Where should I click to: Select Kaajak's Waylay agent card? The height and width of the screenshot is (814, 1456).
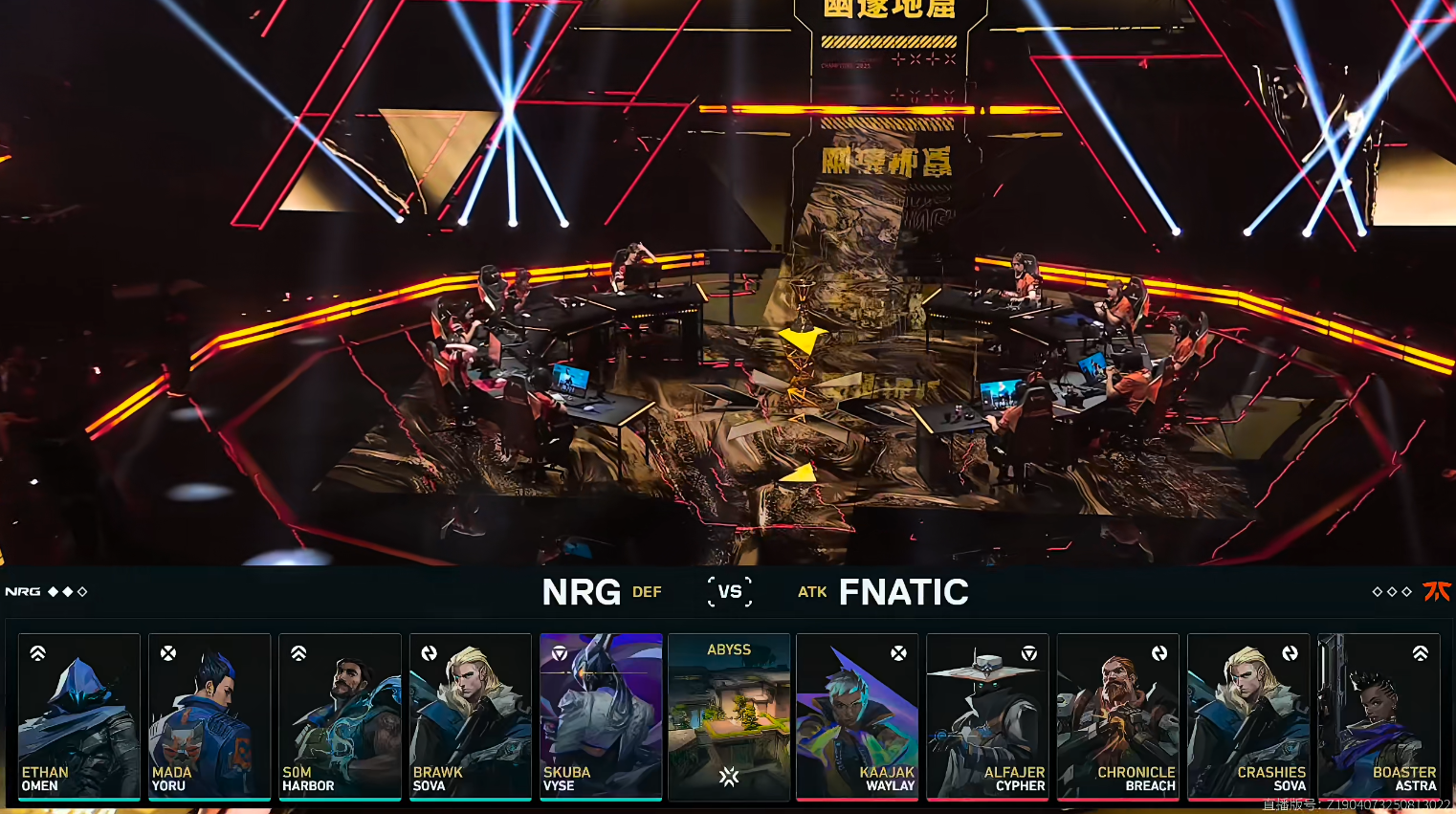pos(857,715)
